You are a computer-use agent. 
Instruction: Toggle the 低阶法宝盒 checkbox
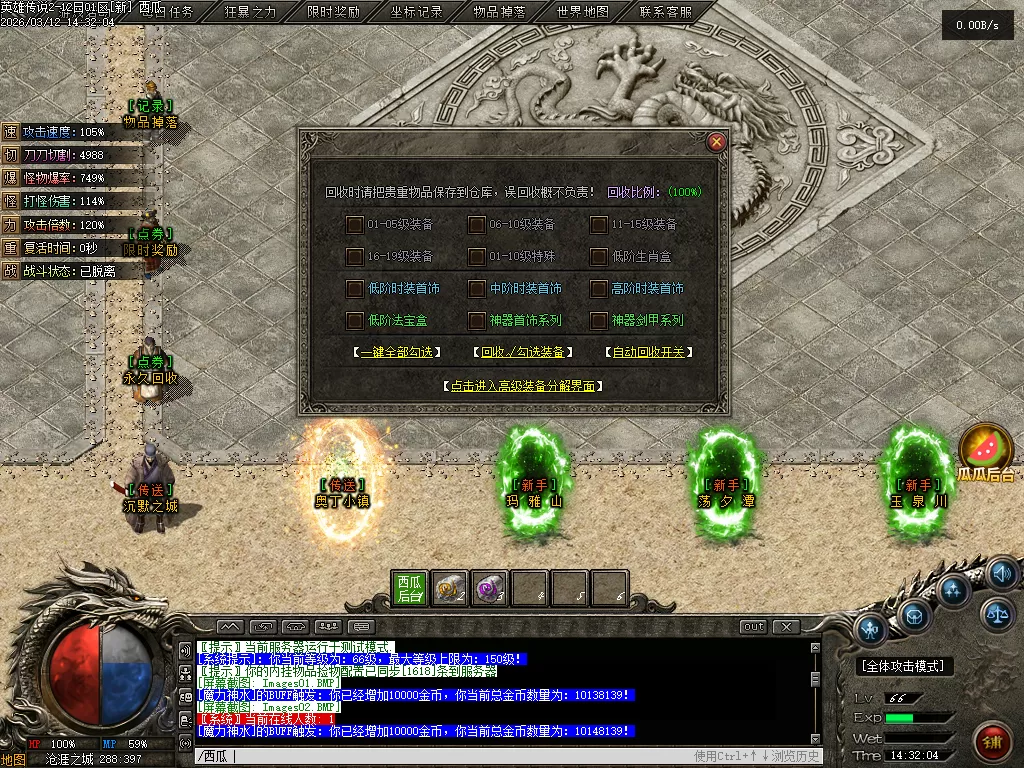coord(355,321)
